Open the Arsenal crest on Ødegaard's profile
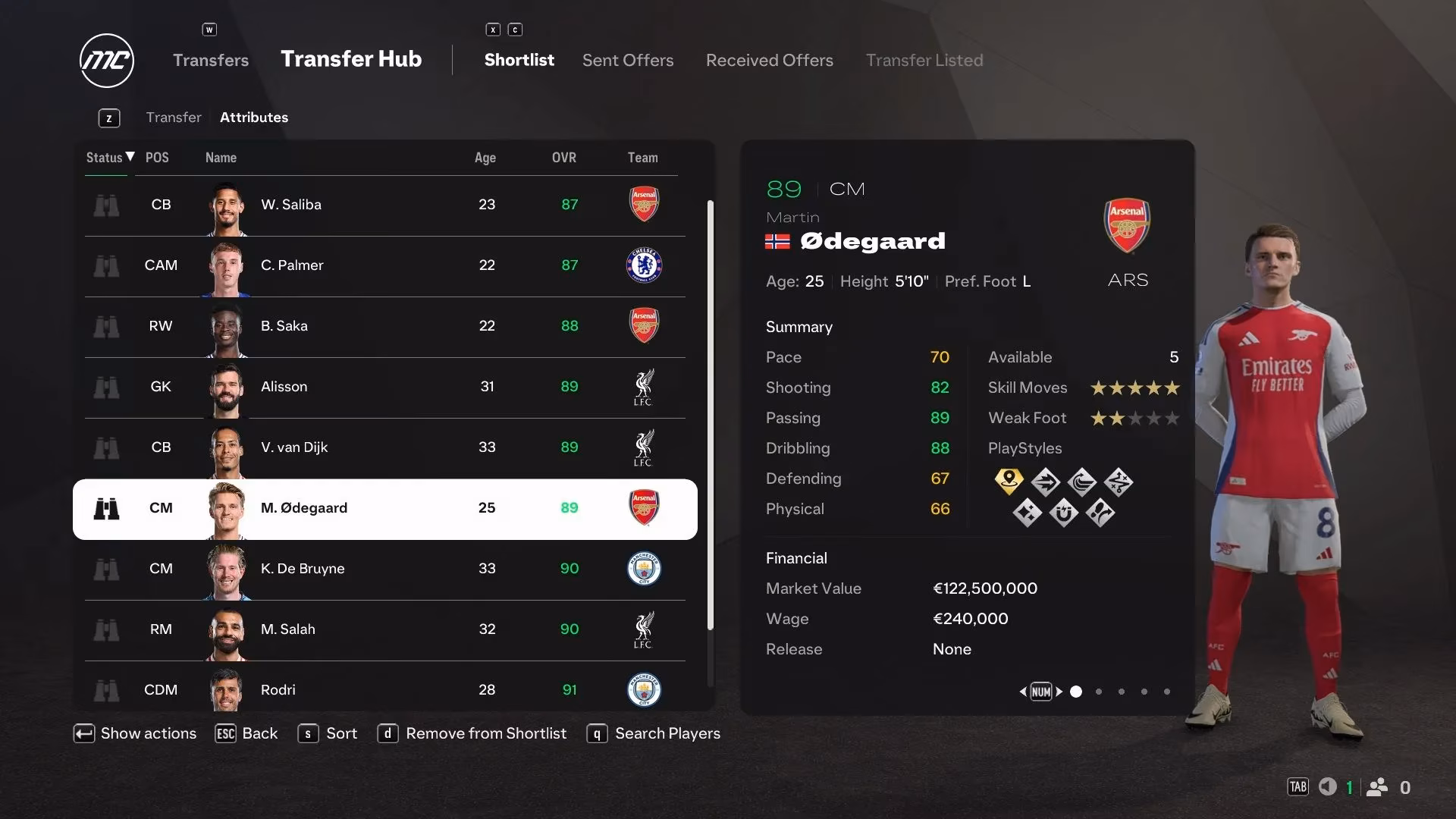Screen dimensions: 1456x819 (1127, 224)
